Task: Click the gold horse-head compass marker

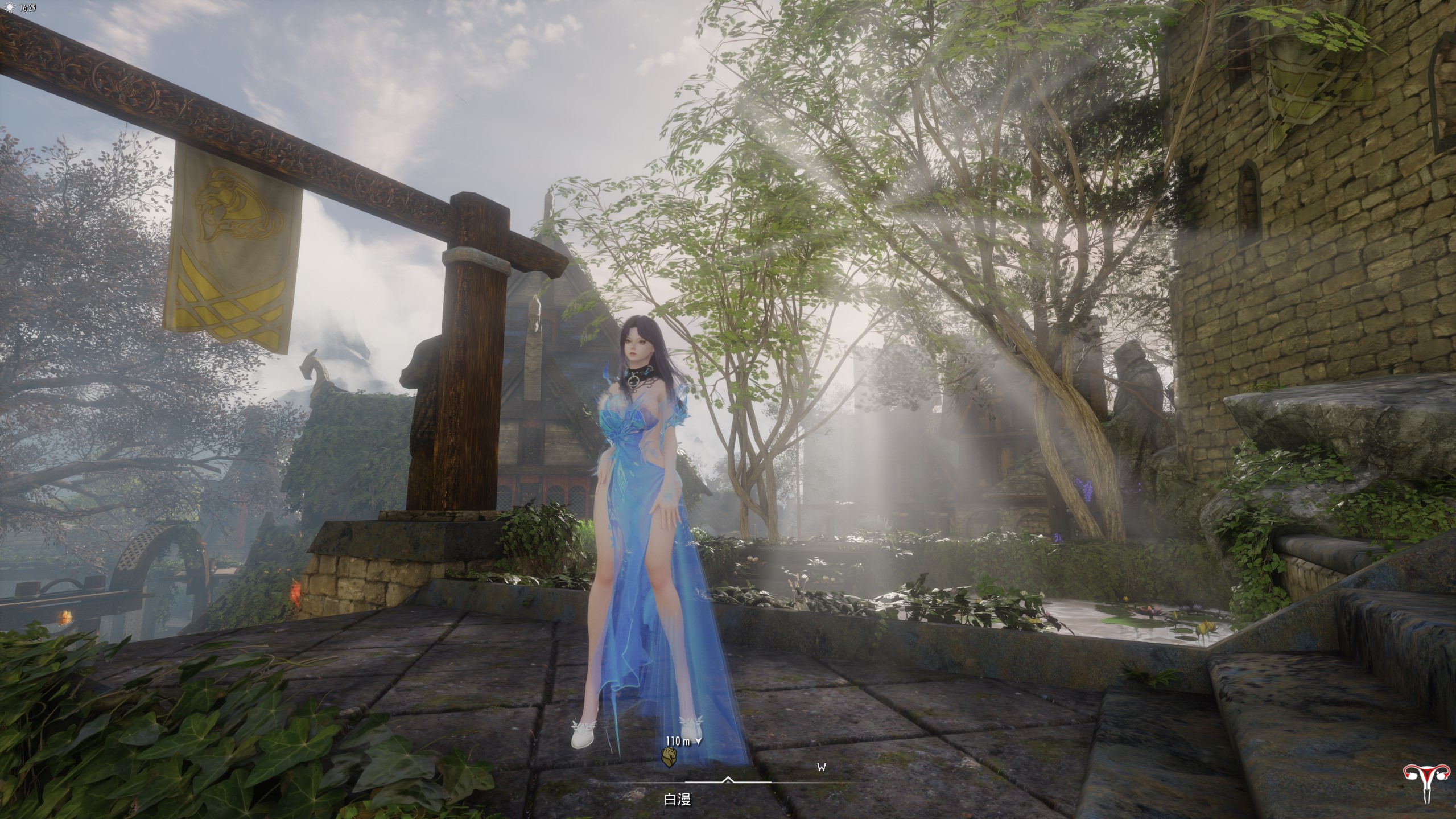Action: 670,756
